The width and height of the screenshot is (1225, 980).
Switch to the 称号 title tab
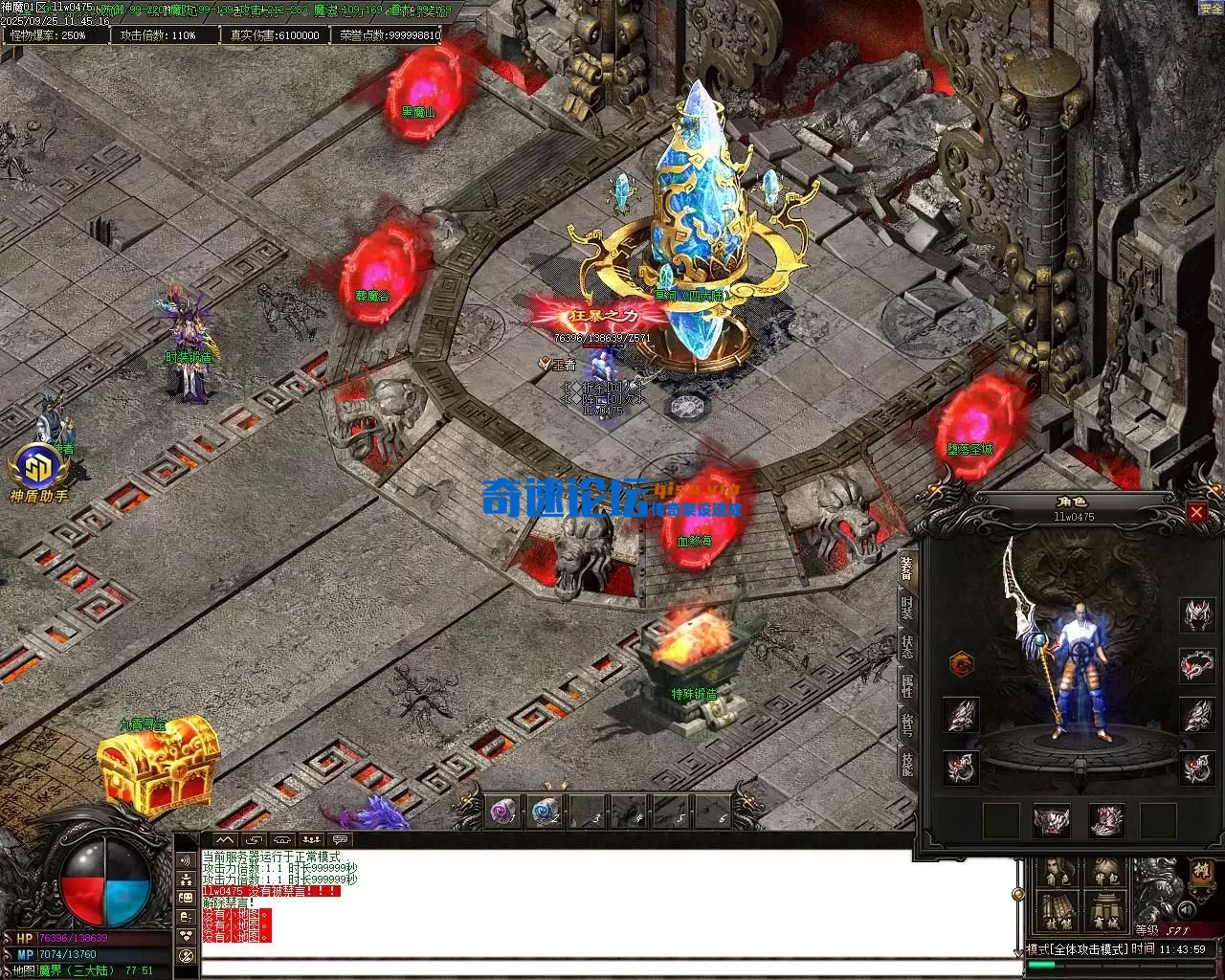[x=906, y=724]
